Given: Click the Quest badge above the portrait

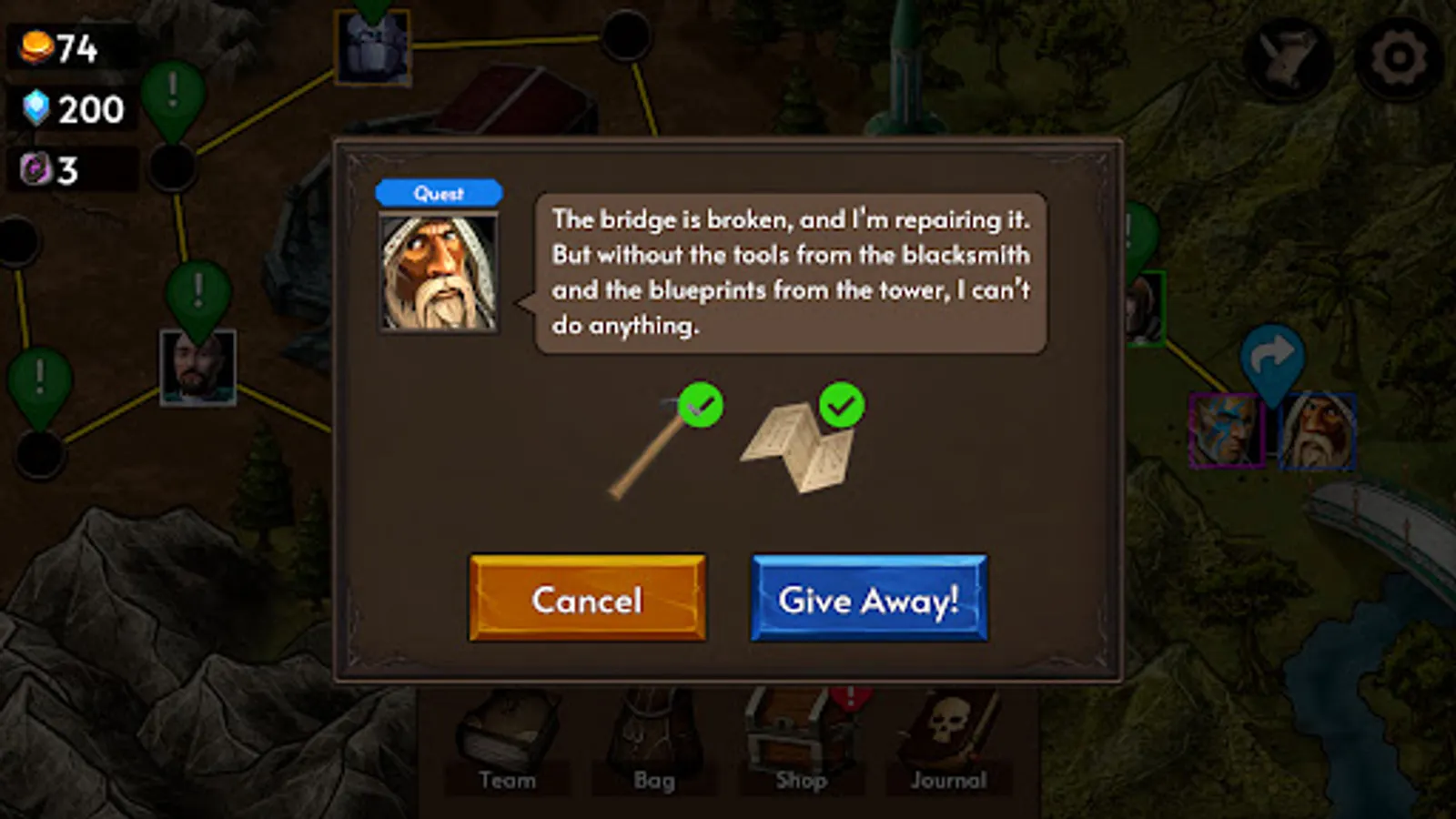Looking at the screenshot, I should [440, 192].
